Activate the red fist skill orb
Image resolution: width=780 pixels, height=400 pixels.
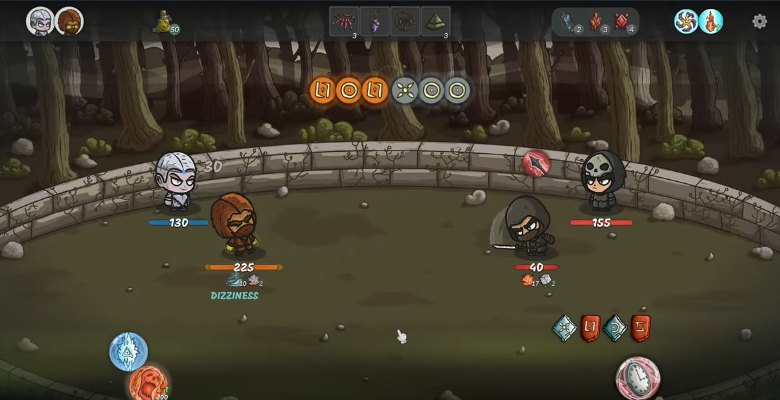(148, 385)
